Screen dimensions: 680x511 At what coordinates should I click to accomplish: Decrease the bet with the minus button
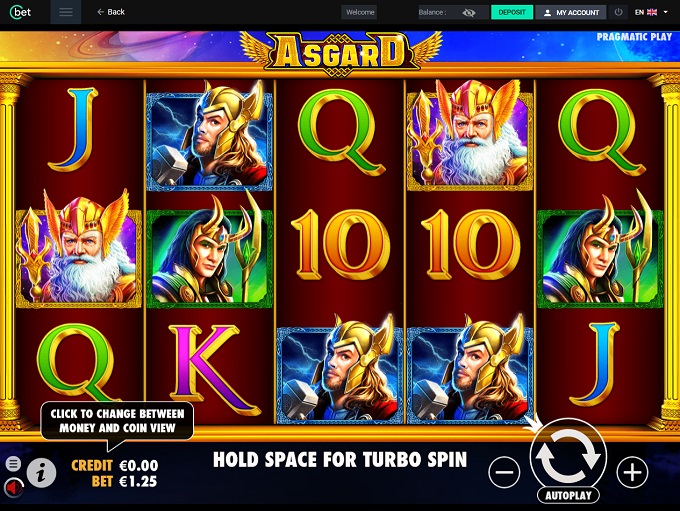[x=506, y=472]
